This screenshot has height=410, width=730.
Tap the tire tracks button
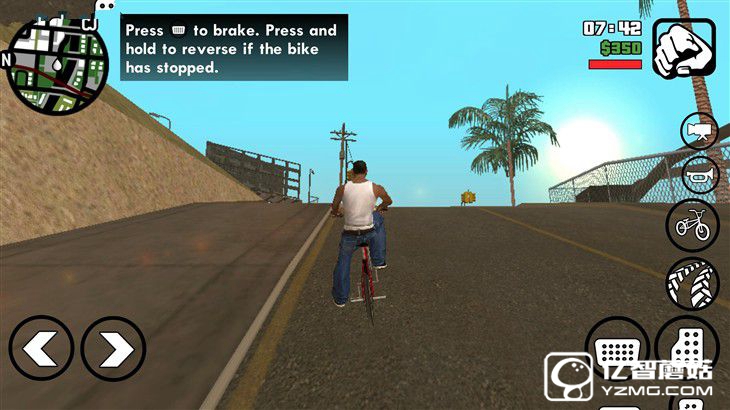point(692,284)
